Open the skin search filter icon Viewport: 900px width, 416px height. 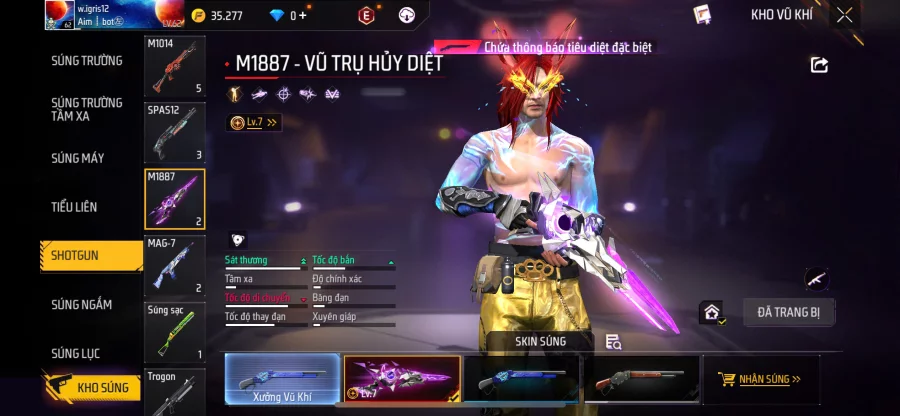pyautogui.click(x=613, y=342)
